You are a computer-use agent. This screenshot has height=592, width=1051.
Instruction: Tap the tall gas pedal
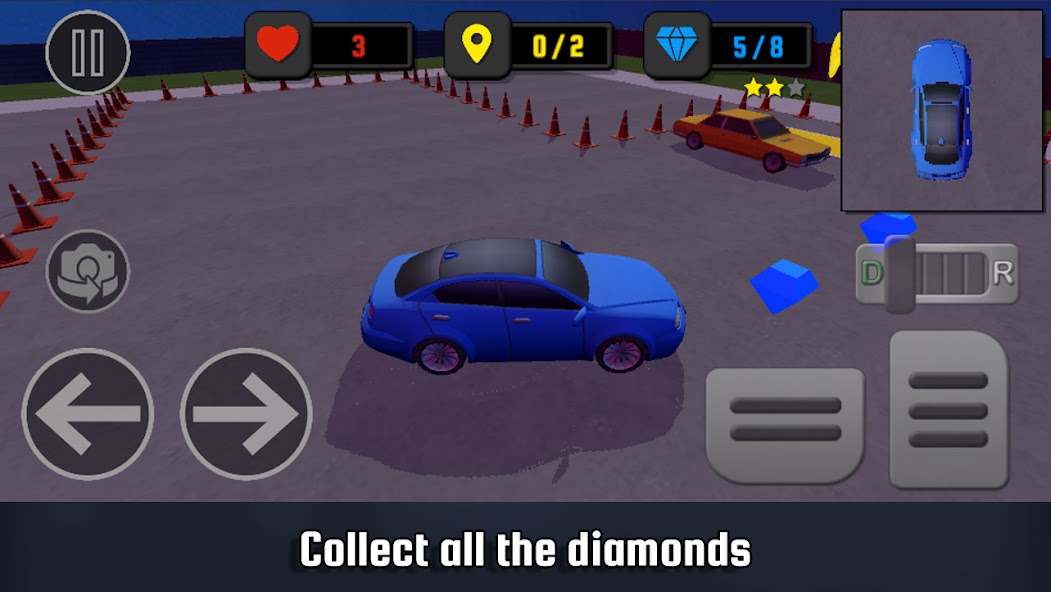[x=948, y=410]
